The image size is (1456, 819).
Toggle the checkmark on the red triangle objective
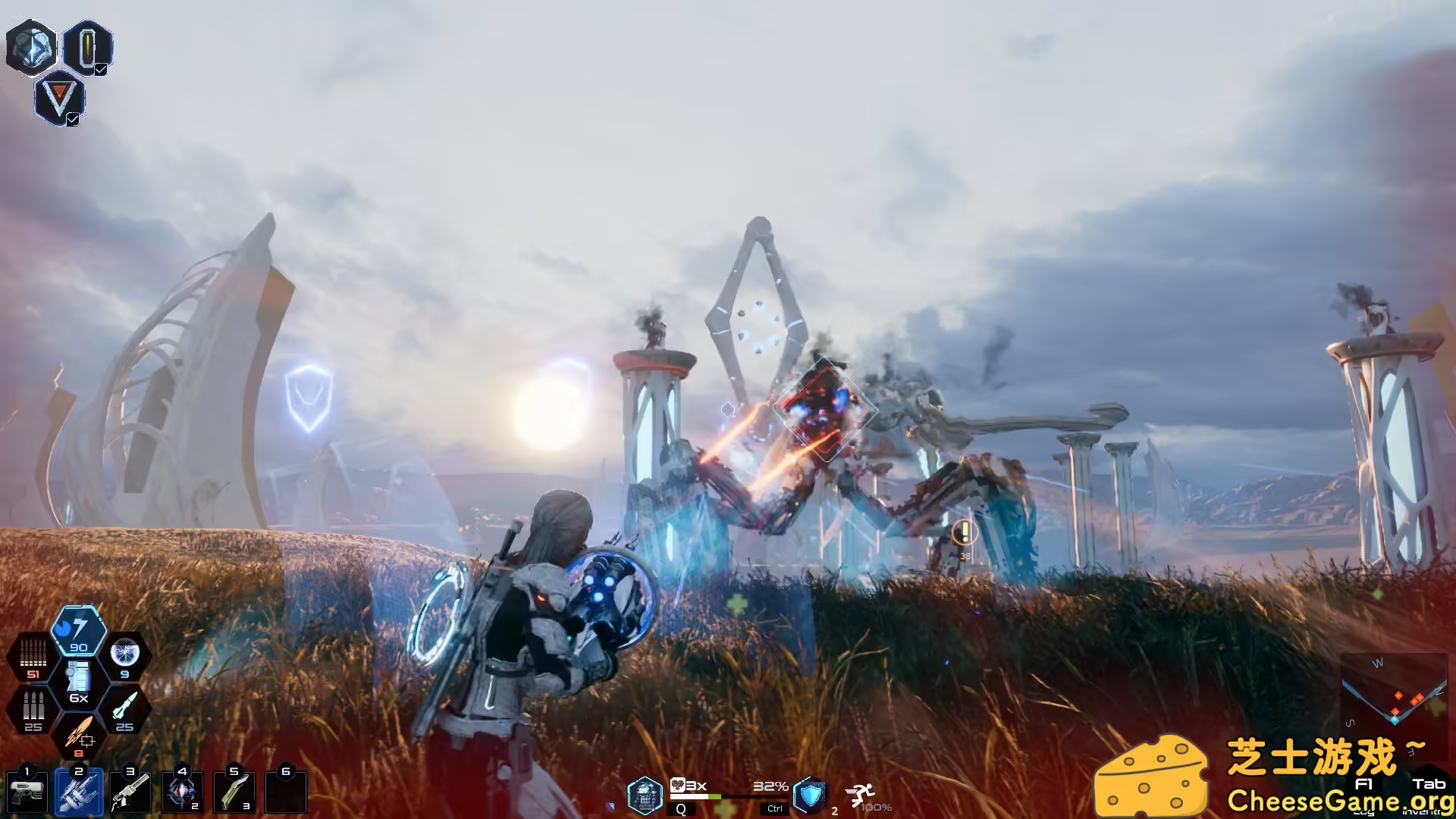pyautogui.click(x=72, y=118)
